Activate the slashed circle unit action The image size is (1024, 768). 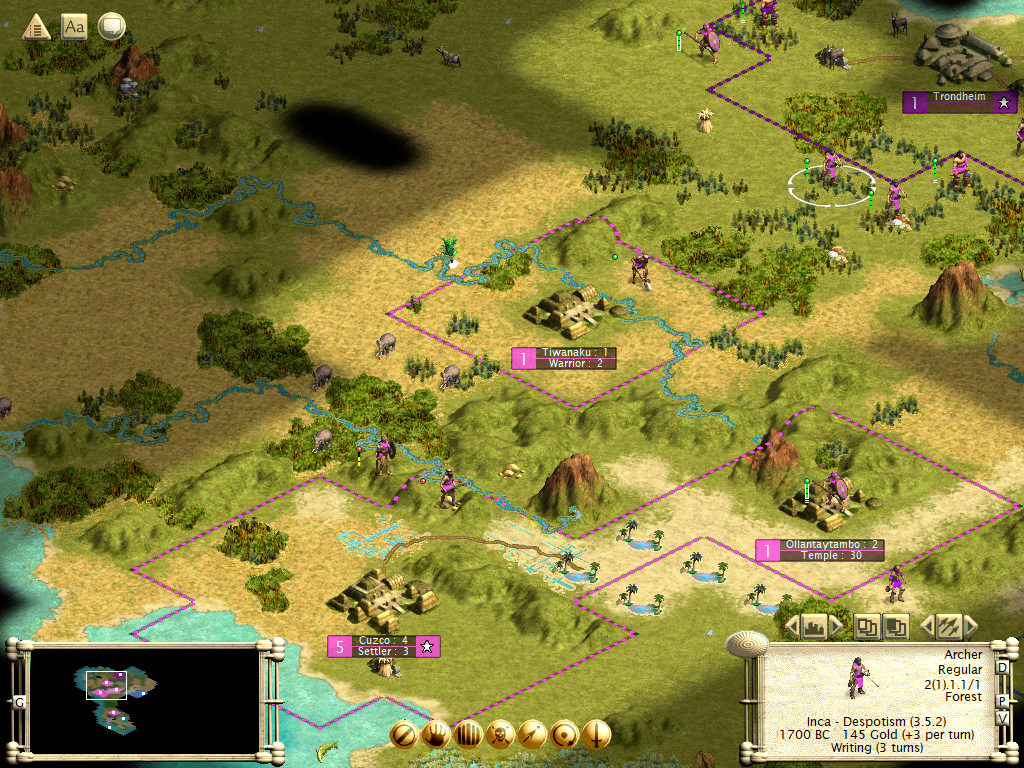click(404, 735)
